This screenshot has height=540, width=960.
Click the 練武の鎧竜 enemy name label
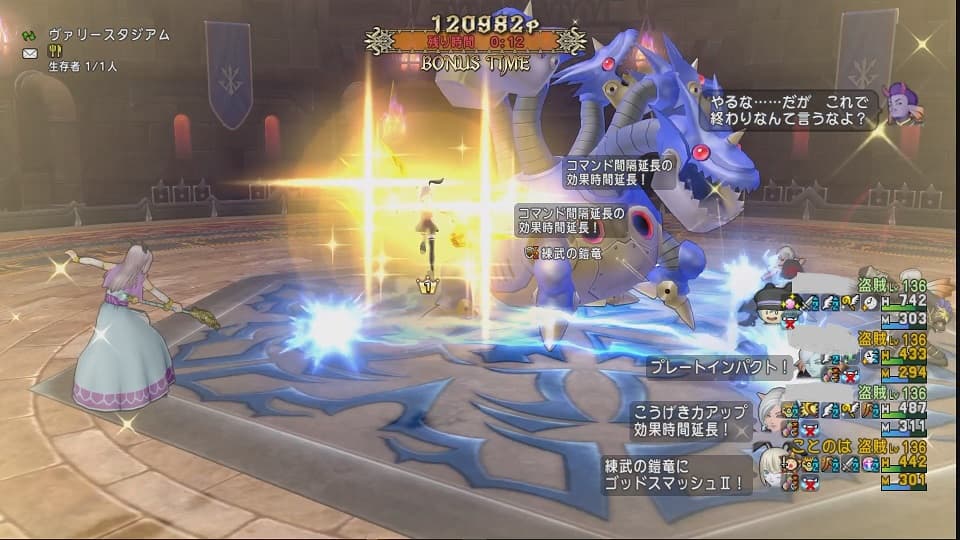569,251
